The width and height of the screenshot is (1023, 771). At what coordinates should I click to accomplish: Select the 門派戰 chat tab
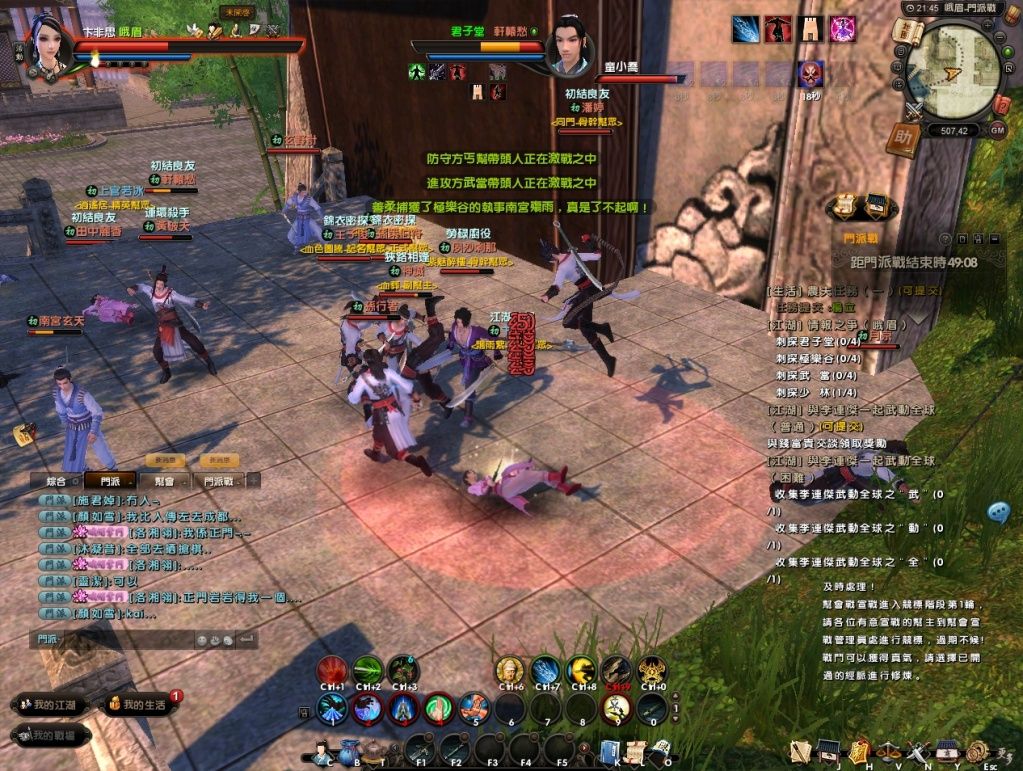pos(219,481)
